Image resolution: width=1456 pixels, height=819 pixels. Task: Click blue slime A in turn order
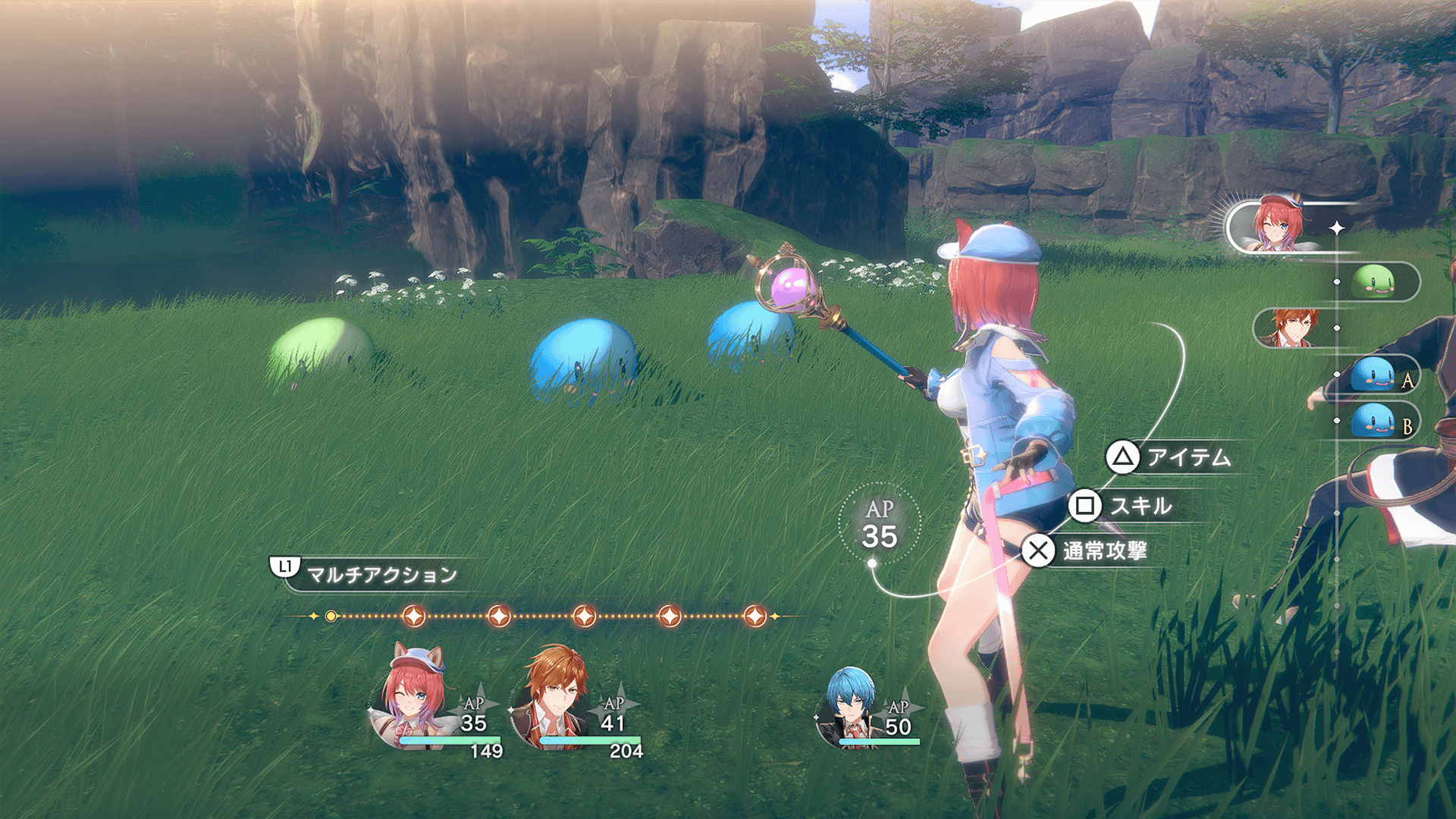point(1374,375)
